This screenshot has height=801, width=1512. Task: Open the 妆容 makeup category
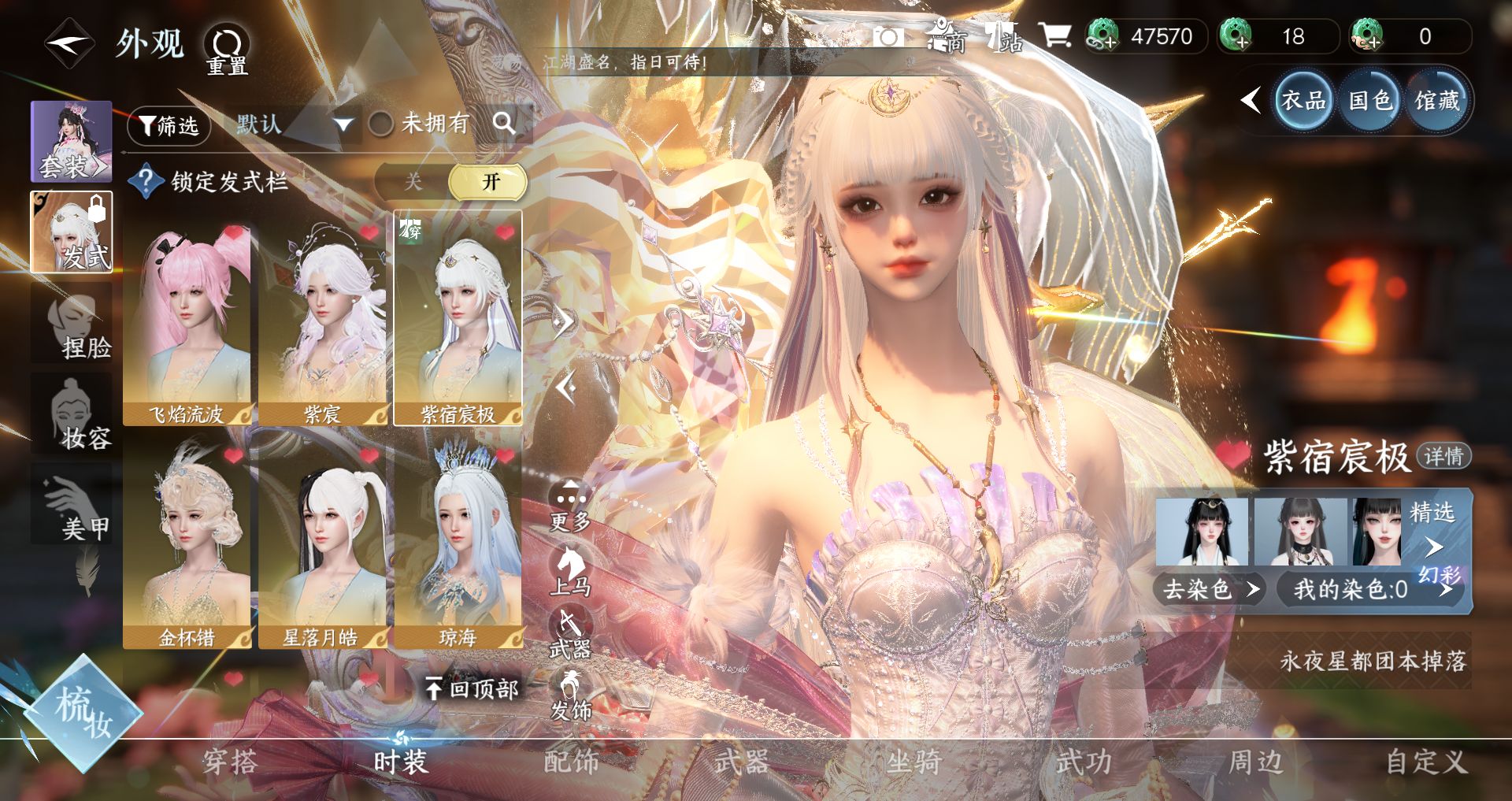coord(72,415)
